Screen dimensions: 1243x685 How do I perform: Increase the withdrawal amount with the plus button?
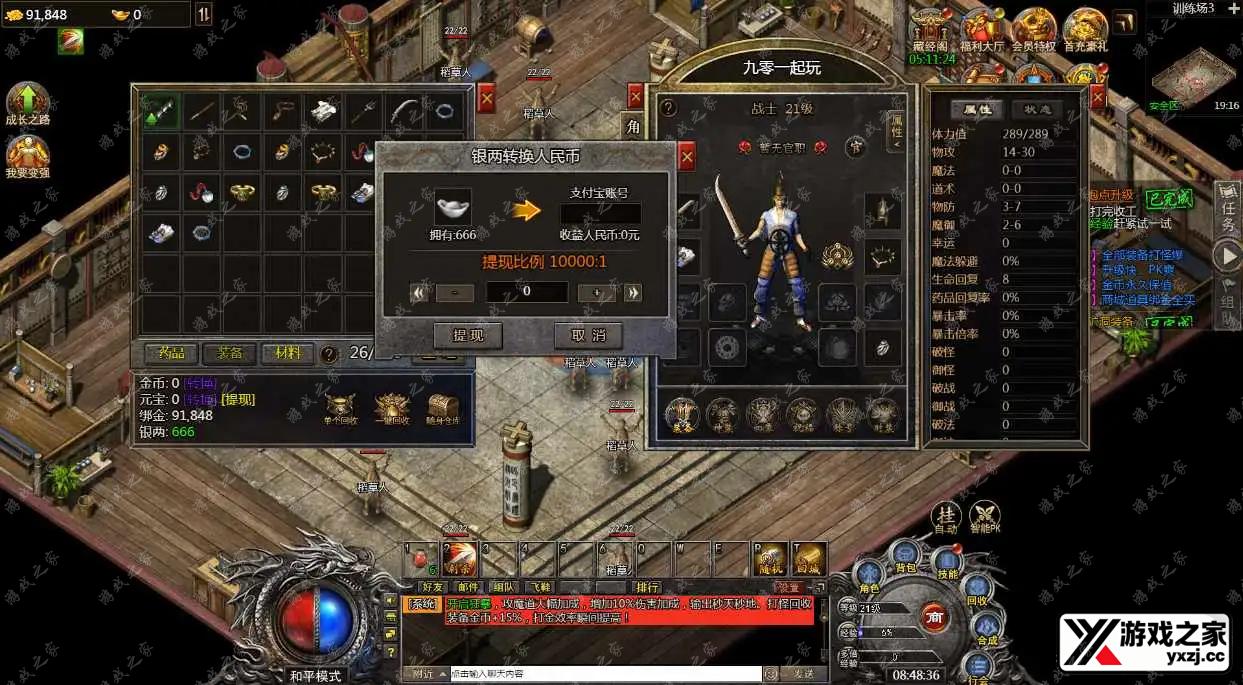[x=597, y=293]
